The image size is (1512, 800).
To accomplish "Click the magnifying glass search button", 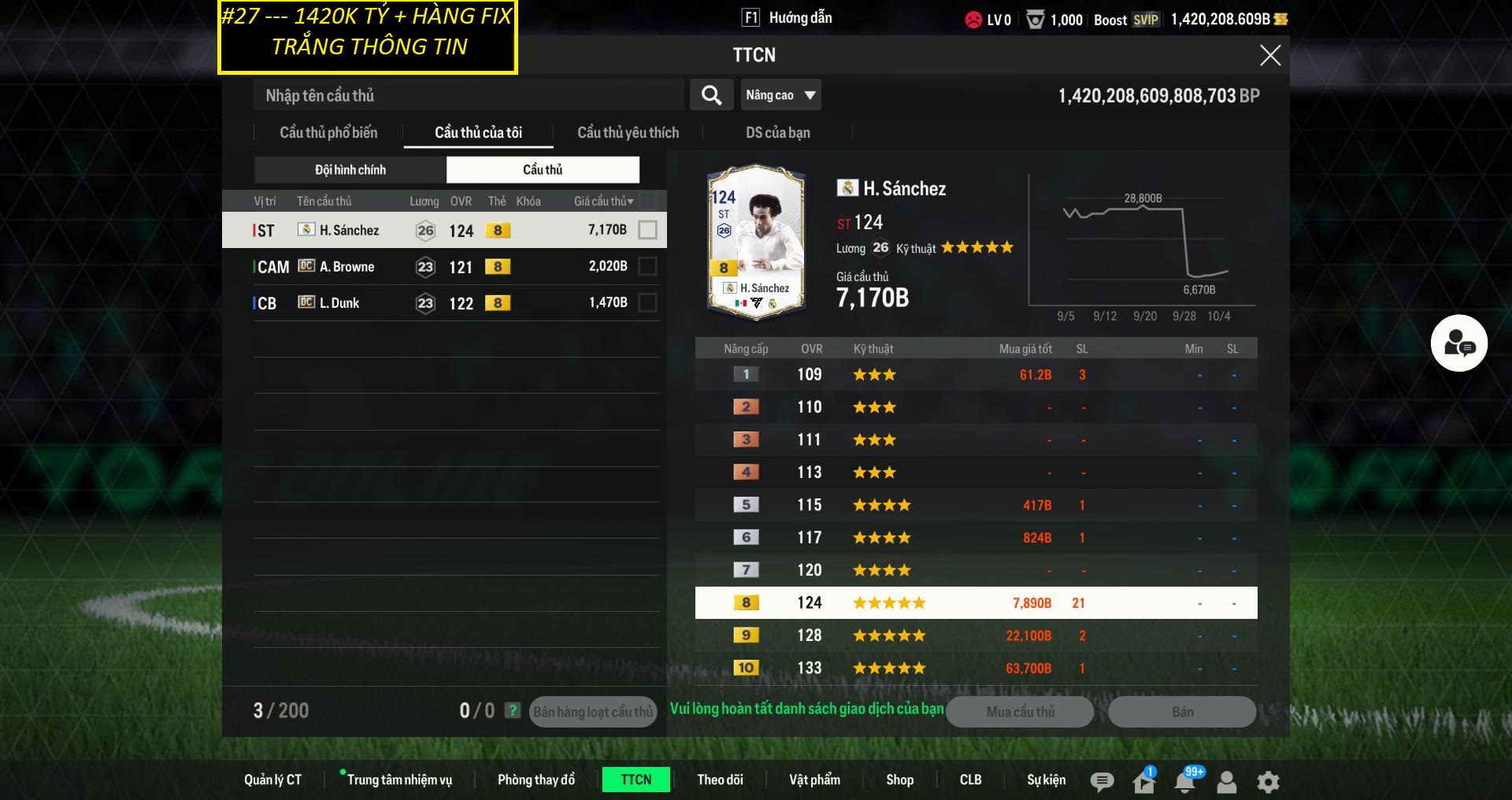I will [x=711, y=95].
